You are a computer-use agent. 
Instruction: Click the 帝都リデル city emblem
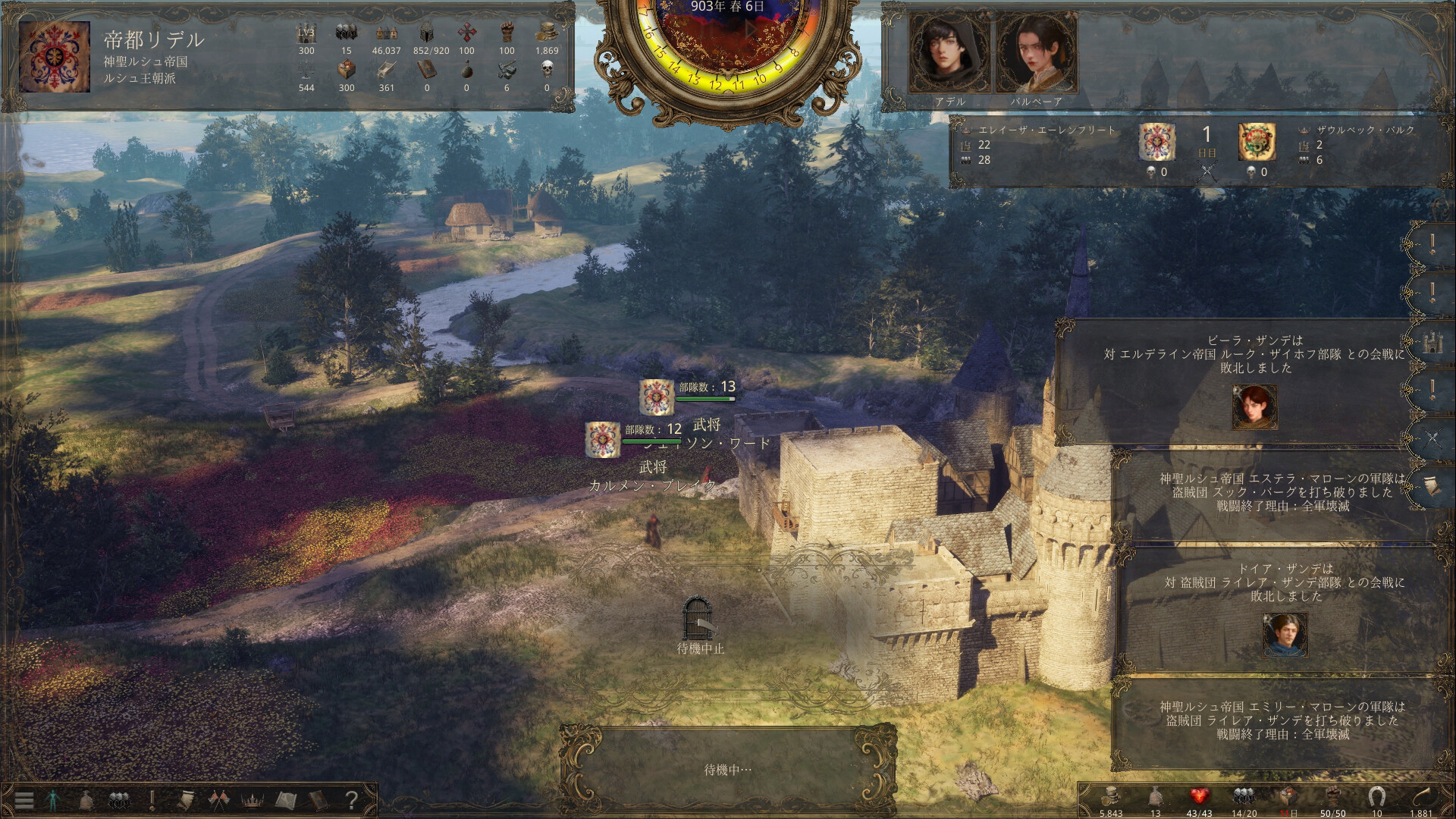(49, 57)
